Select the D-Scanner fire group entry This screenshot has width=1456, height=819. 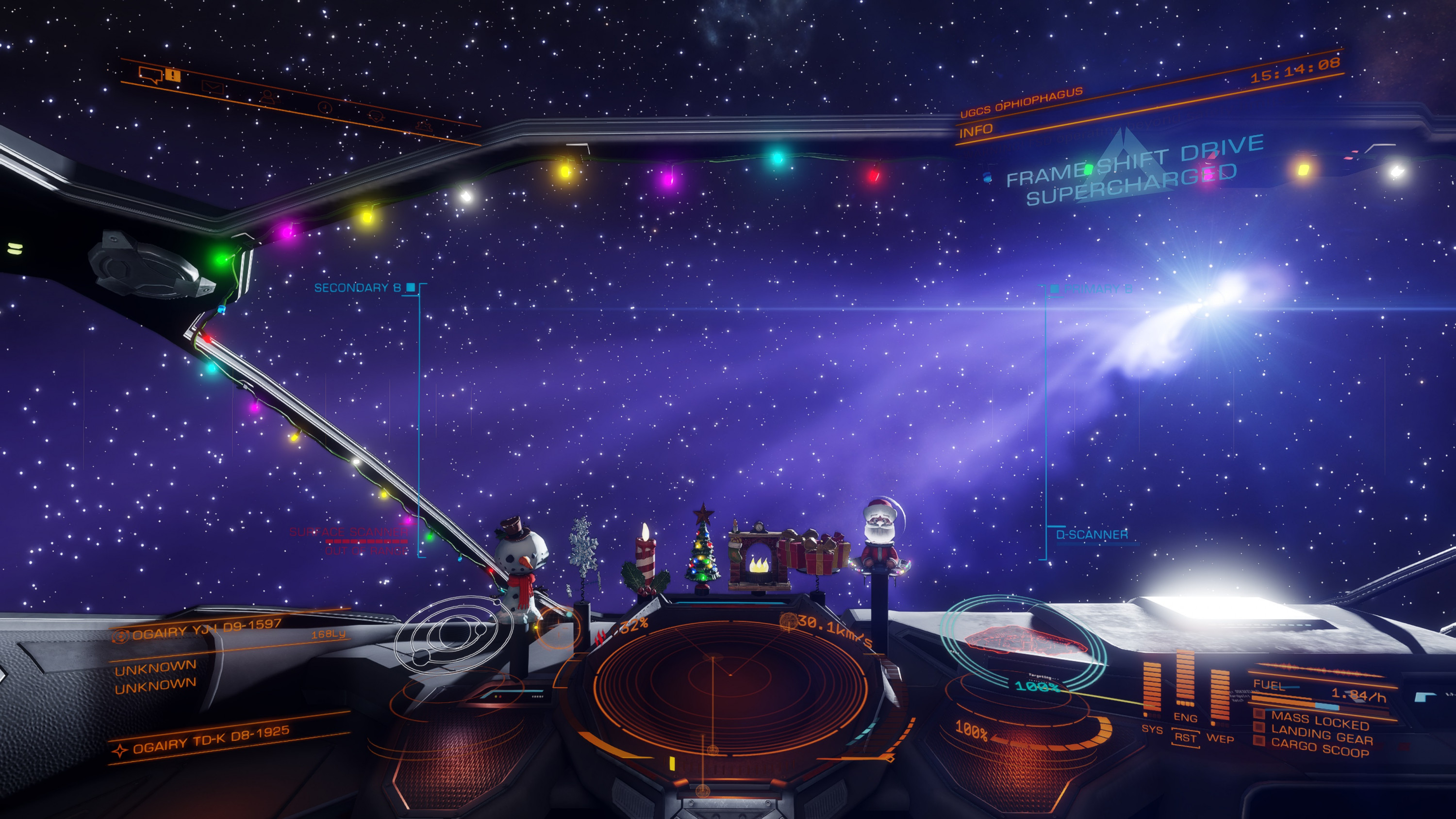tap(1092, 534)
